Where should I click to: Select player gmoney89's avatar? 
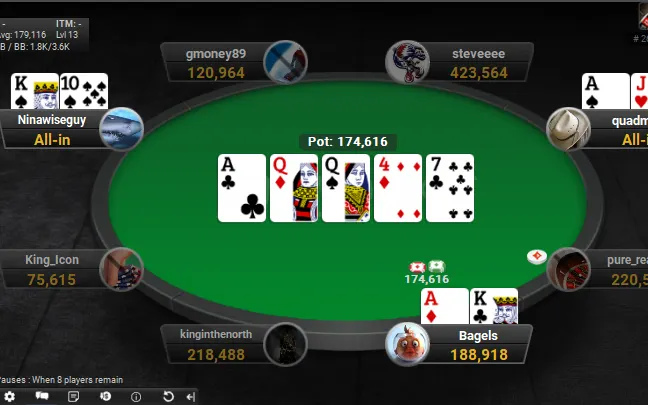284,62
